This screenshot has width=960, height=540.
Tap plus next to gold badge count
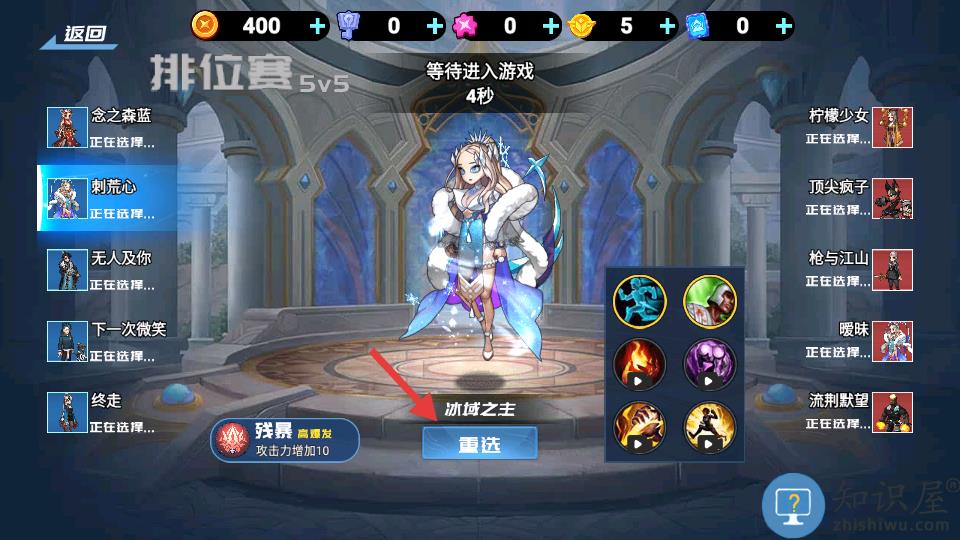pyautogui.click(x=667, y=26)
